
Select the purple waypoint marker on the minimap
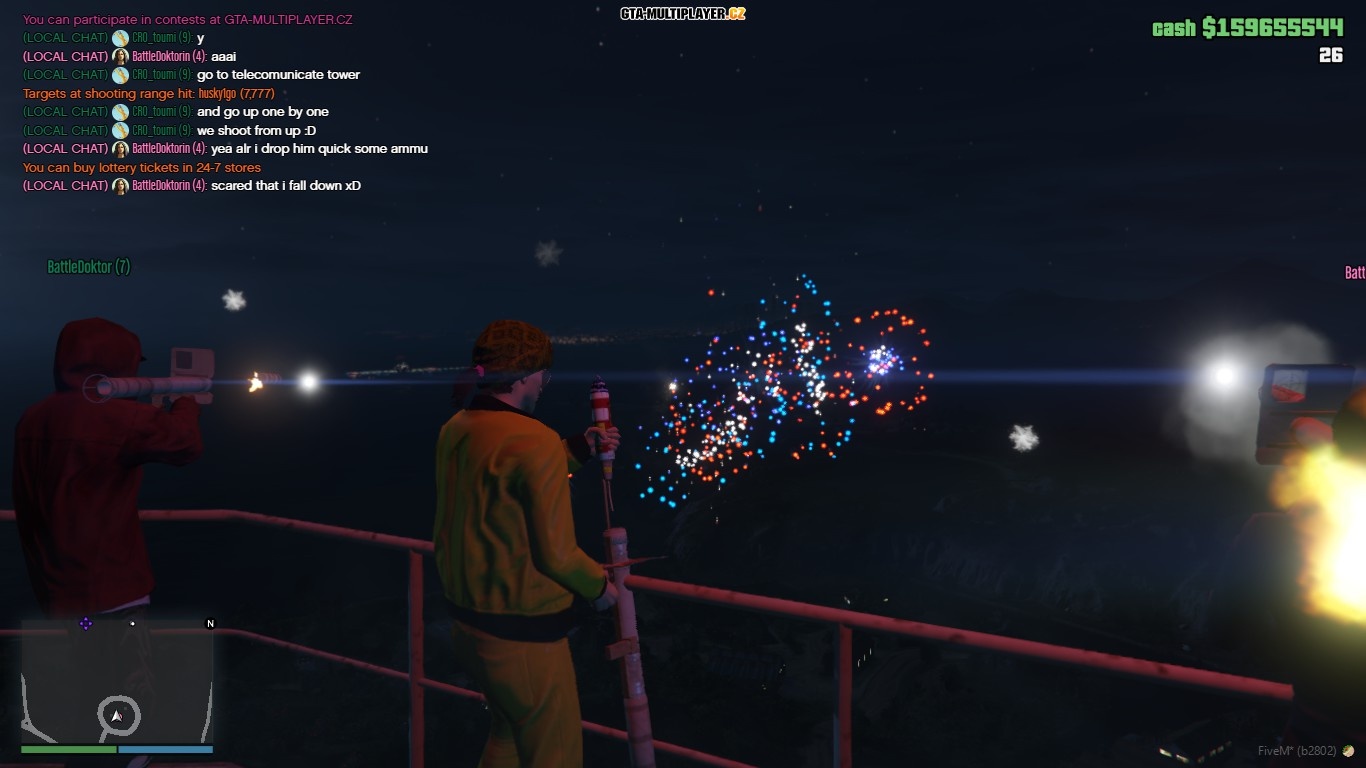85,623
